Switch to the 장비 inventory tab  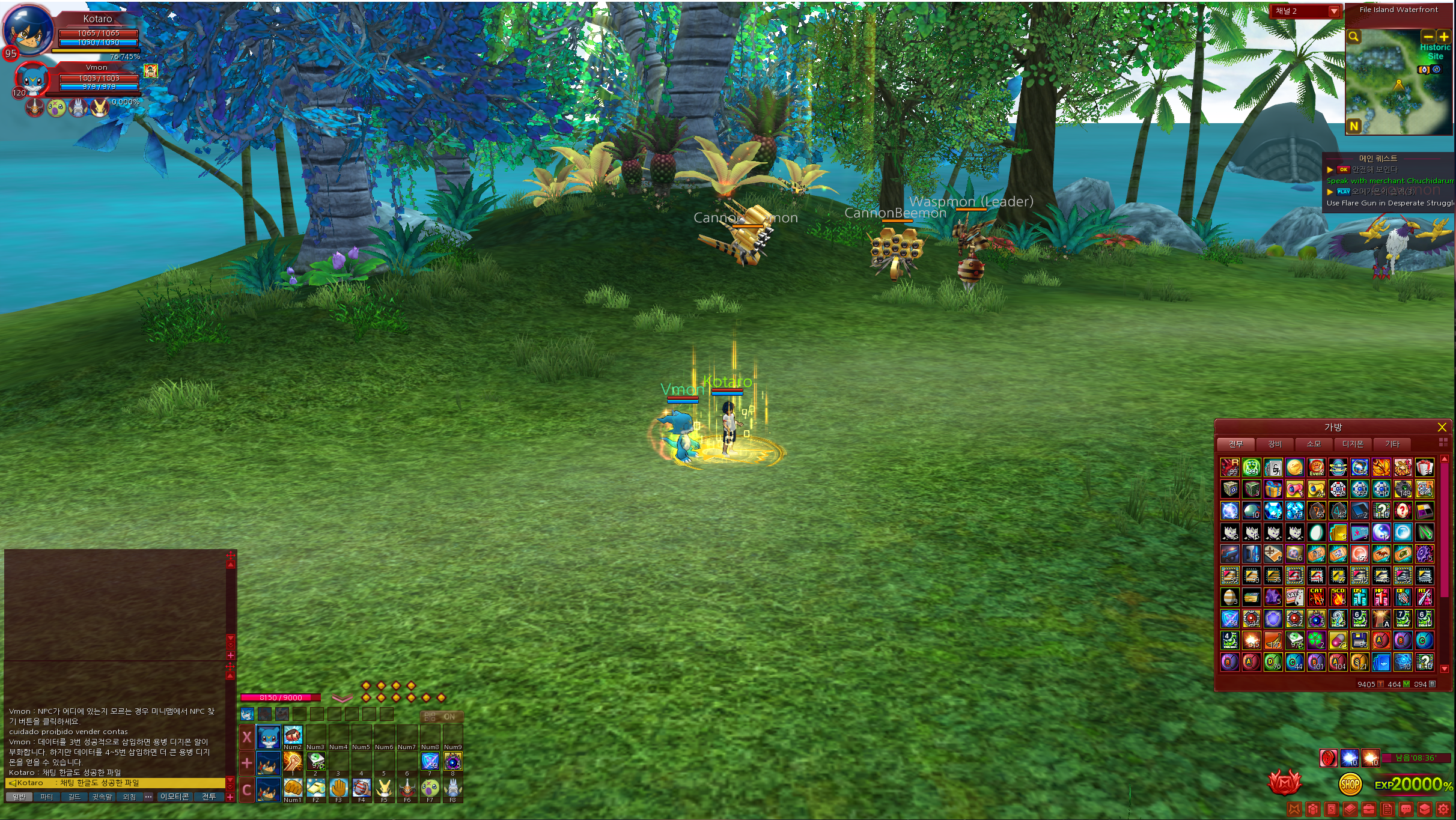(x=1275, y=444)
